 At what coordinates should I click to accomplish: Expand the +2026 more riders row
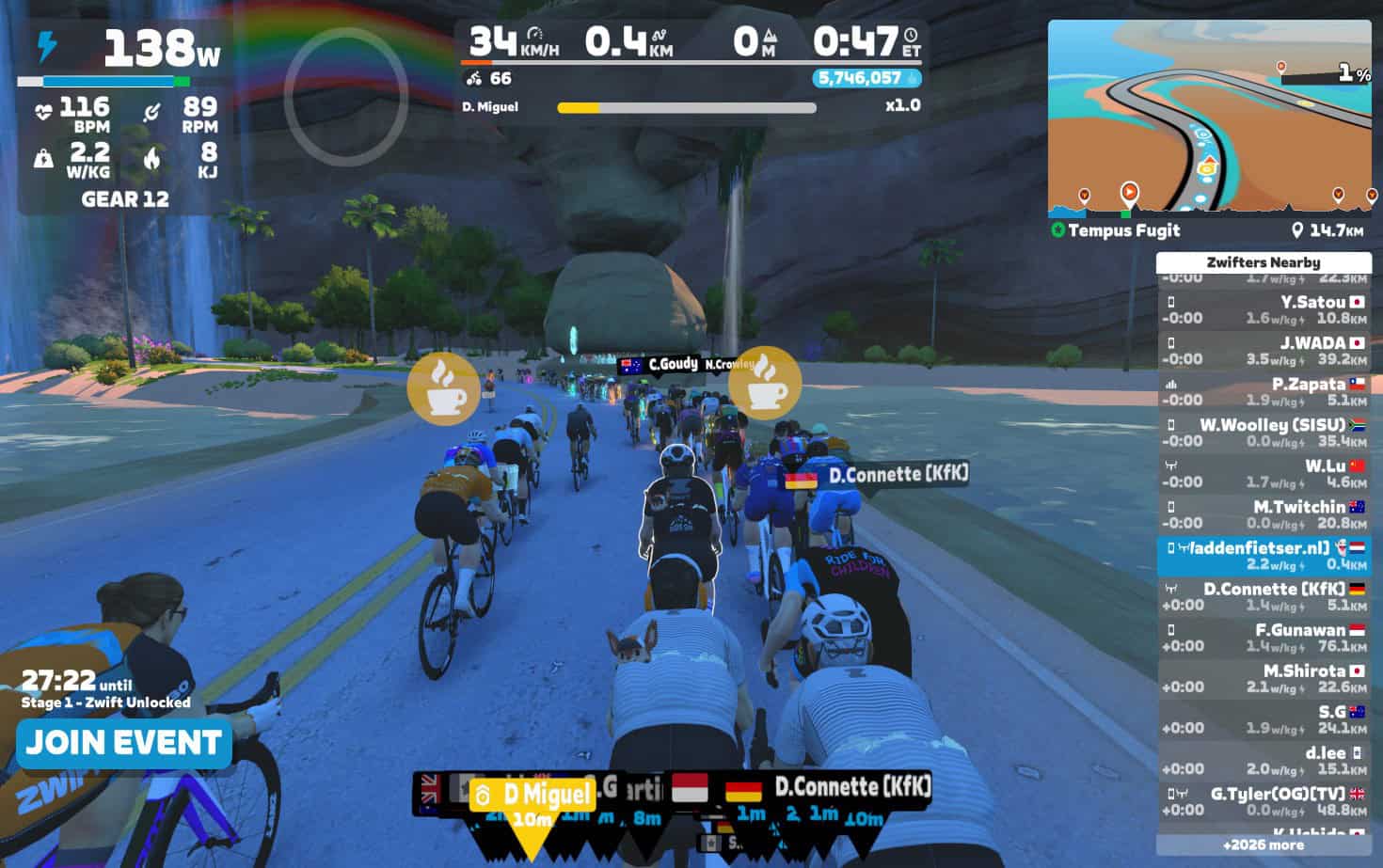(x=1263, y=844)
